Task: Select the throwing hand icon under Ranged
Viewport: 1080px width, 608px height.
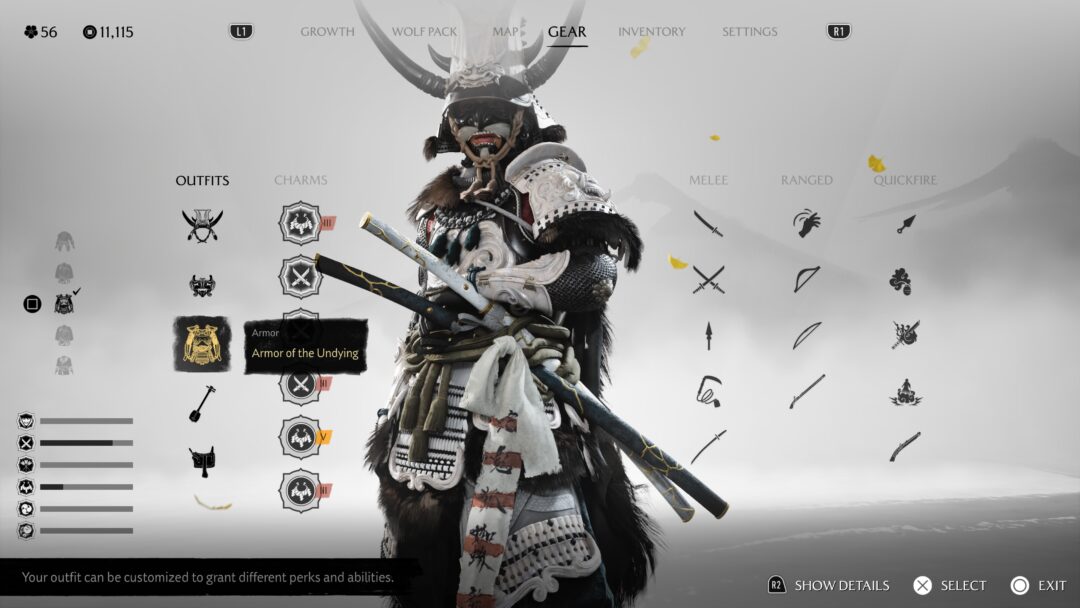Action: pos(806,223)
